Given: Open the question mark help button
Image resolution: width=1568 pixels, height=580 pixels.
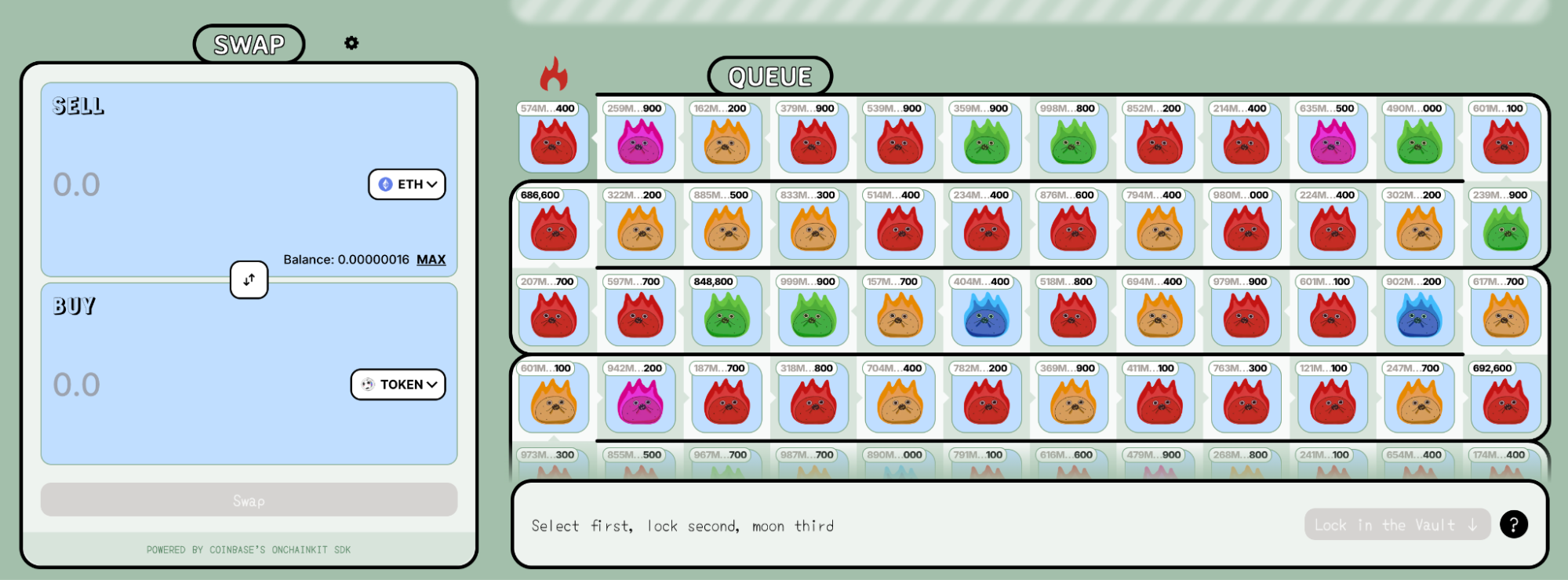Looking at the screenshot, I should coord(1513,524).
